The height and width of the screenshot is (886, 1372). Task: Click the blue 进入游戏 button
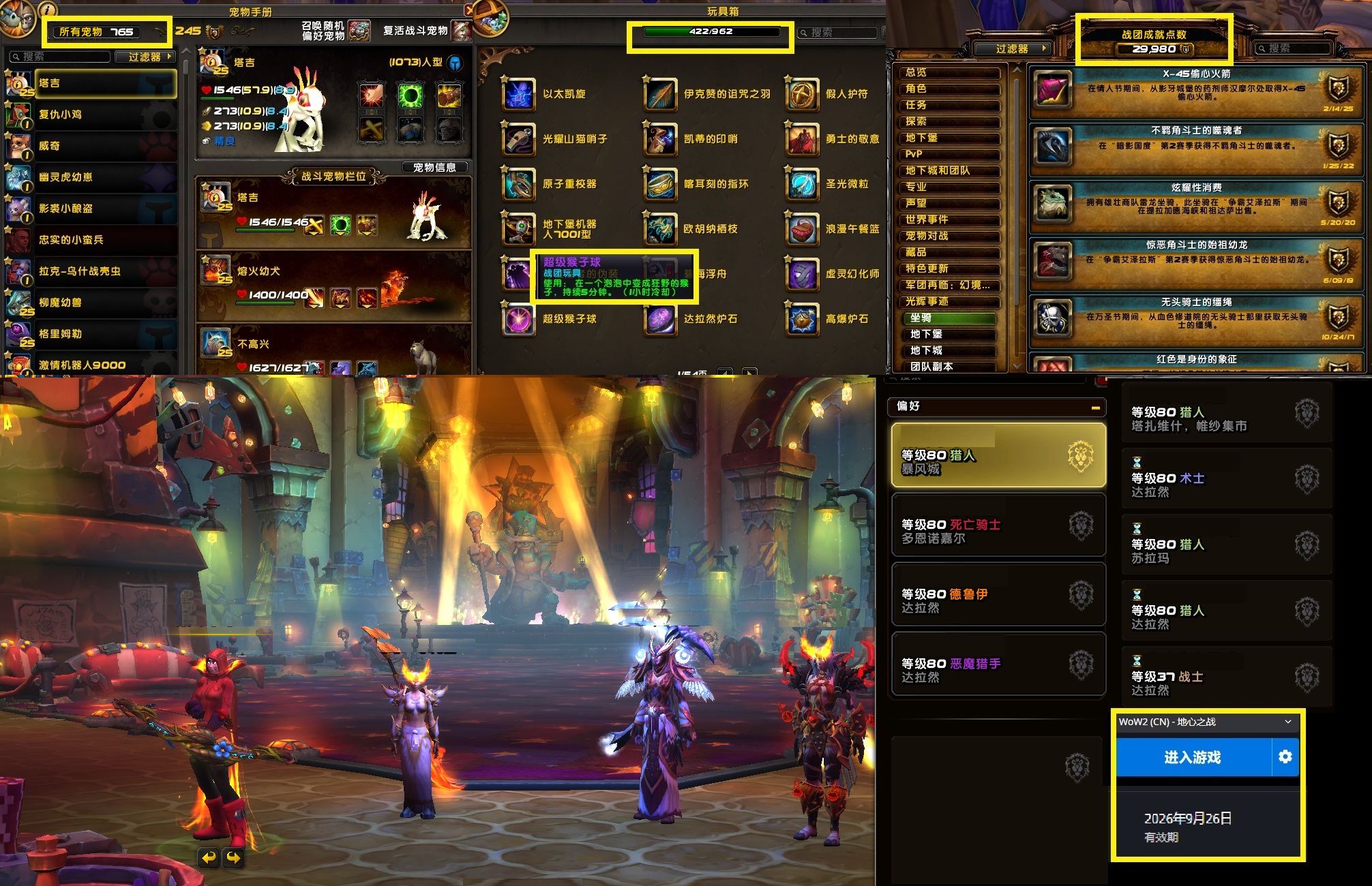(x=1193, y=757)
